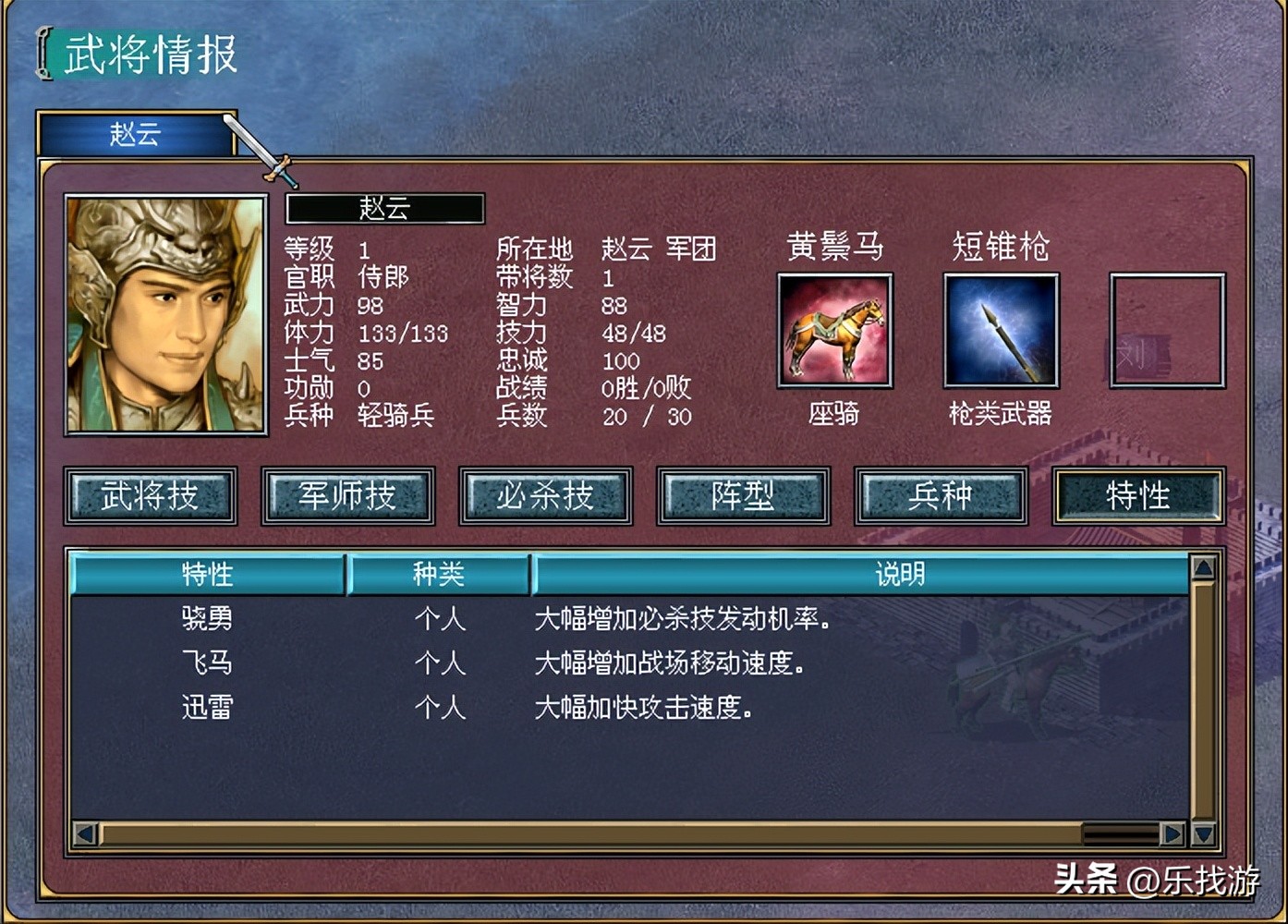Select the 黄鬃马 mount icon
Image resolution: width=1288 pixels, height=924 pixels.
pyautogui.click(x=833, y=330)
